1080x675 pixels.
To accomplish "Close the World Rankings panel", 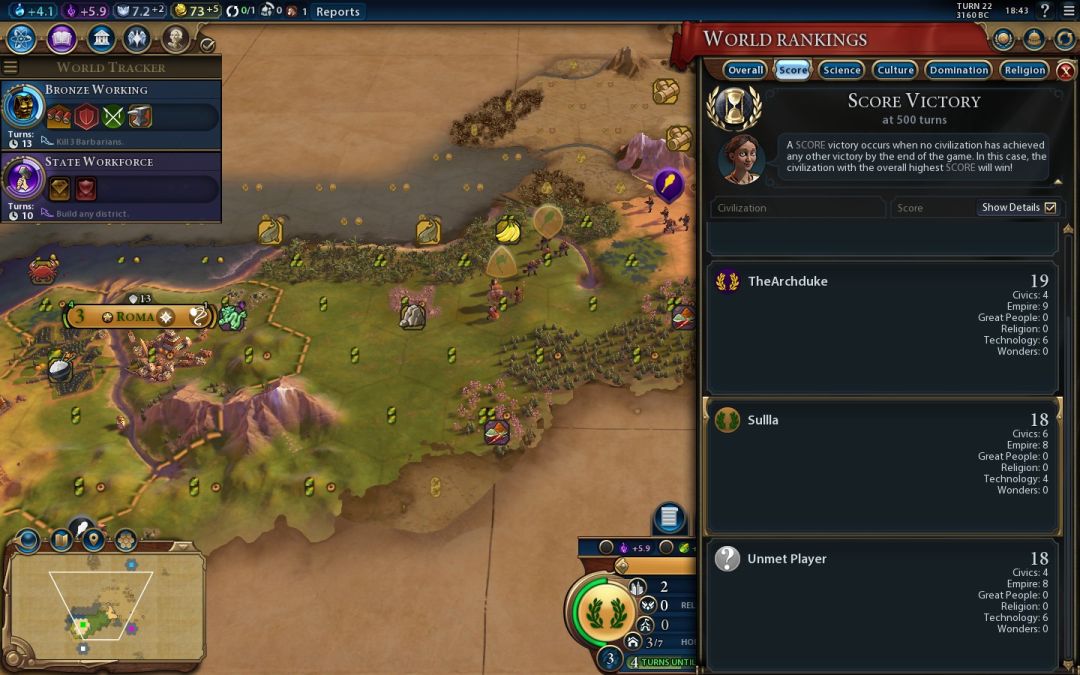I will click(1066, 71).
